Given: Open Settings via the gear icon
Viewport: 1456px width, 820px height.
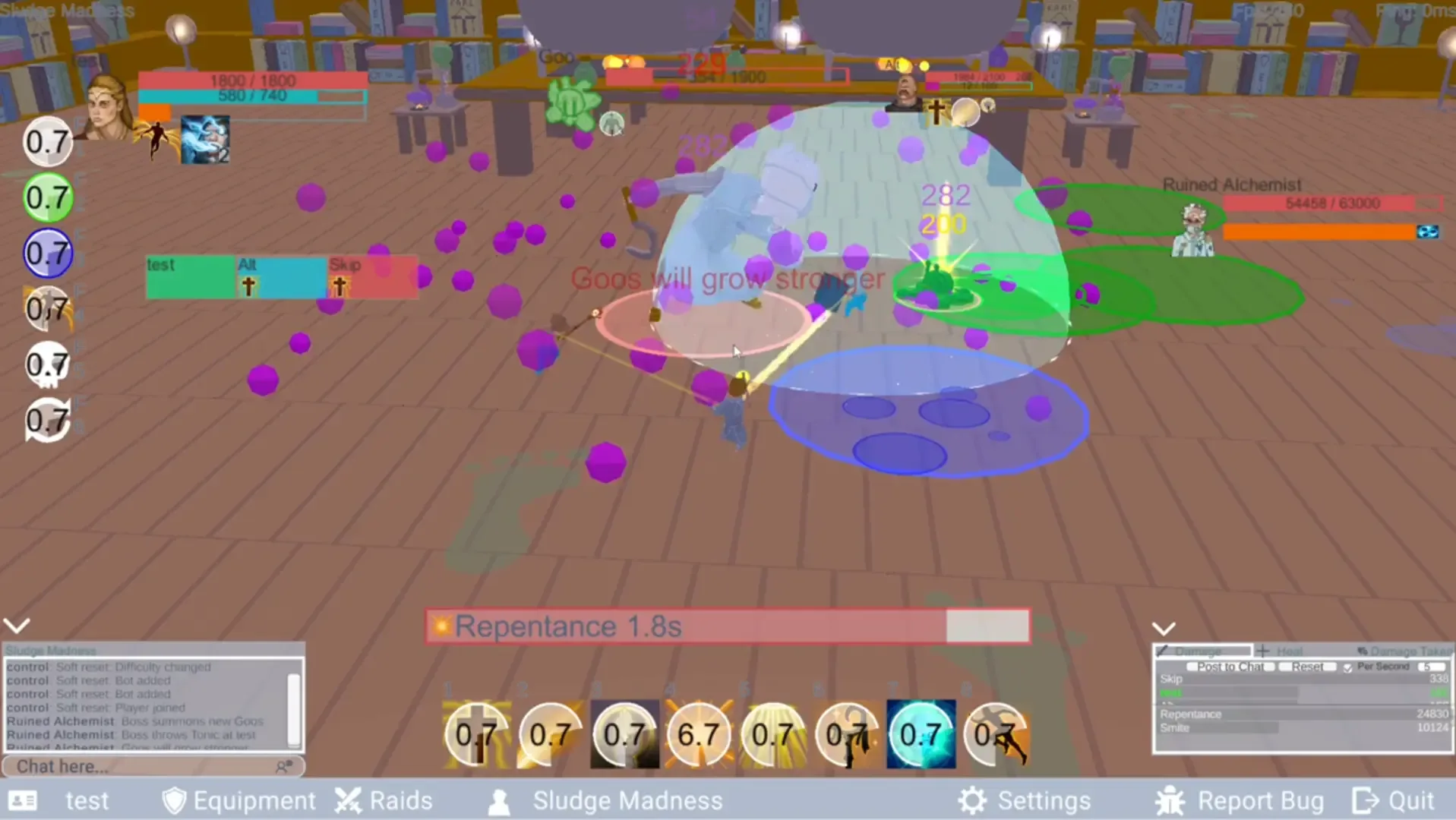Looking at the screenshot, I should 971,799.
